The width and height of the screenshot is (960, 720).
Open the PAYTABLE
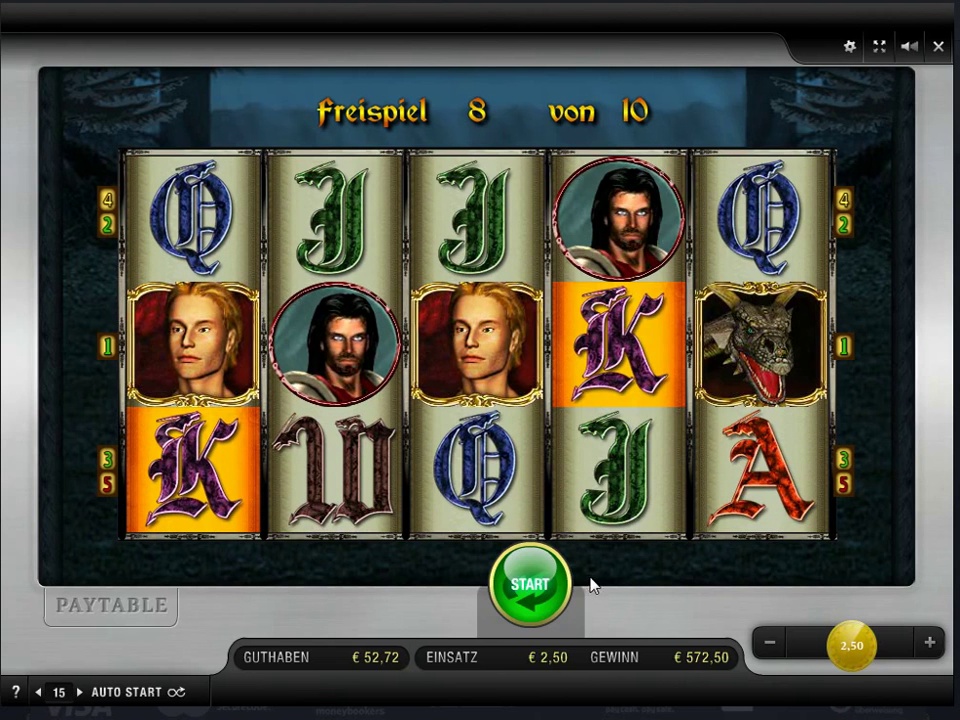click(111, 606)
